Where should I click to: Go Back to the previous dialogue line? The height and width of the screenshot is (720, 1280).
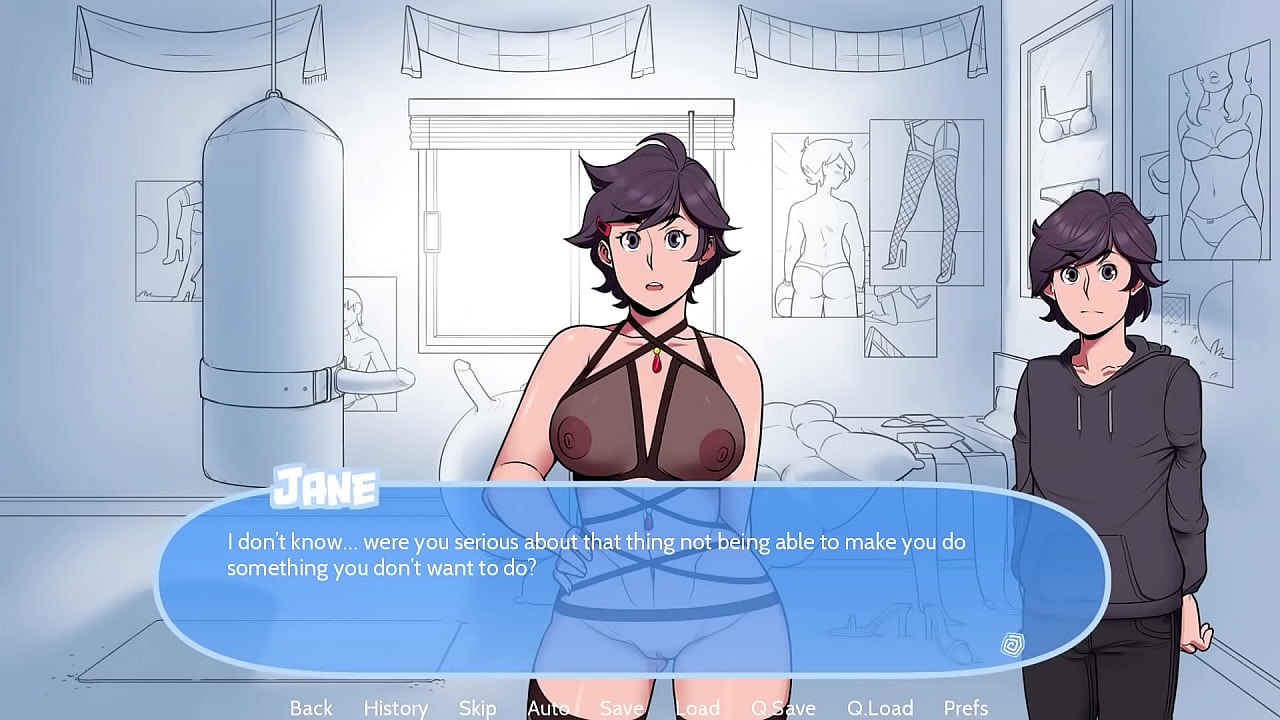pyautogui.click(x=311, y=708)
